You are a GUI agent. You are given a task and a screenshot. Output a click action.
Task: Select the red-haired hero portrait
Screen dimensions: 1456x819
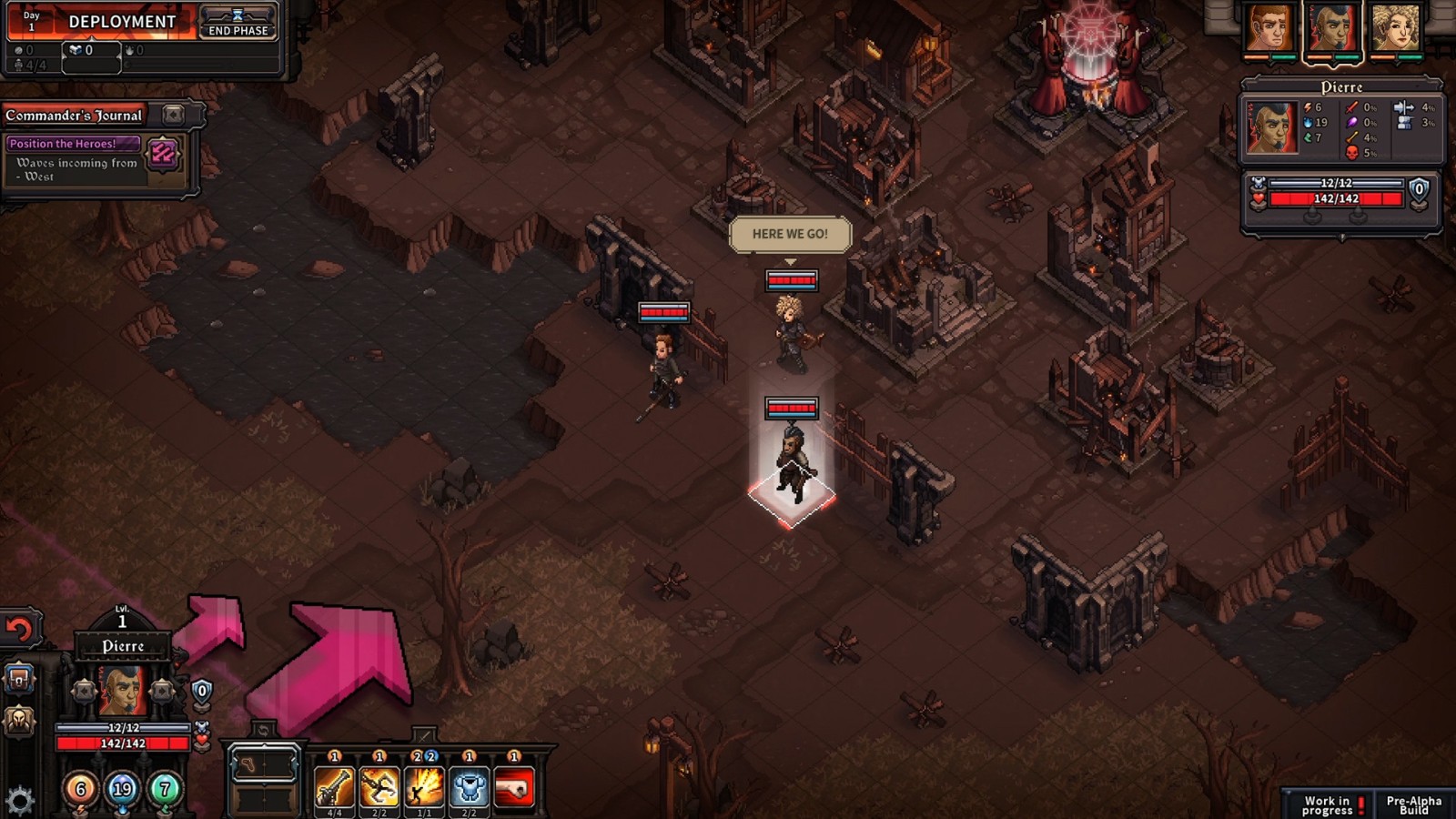[x=1269, y=29]
